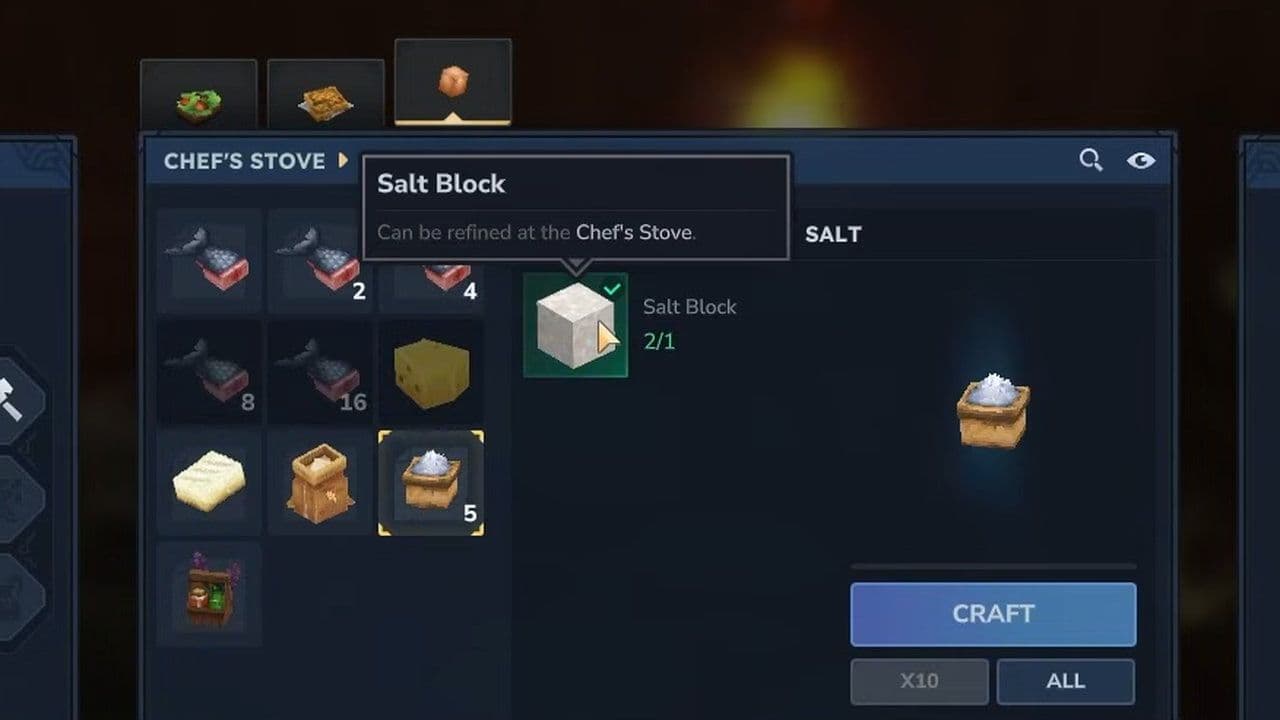Toggle the eye visibility icon top right

(1142, 160)
